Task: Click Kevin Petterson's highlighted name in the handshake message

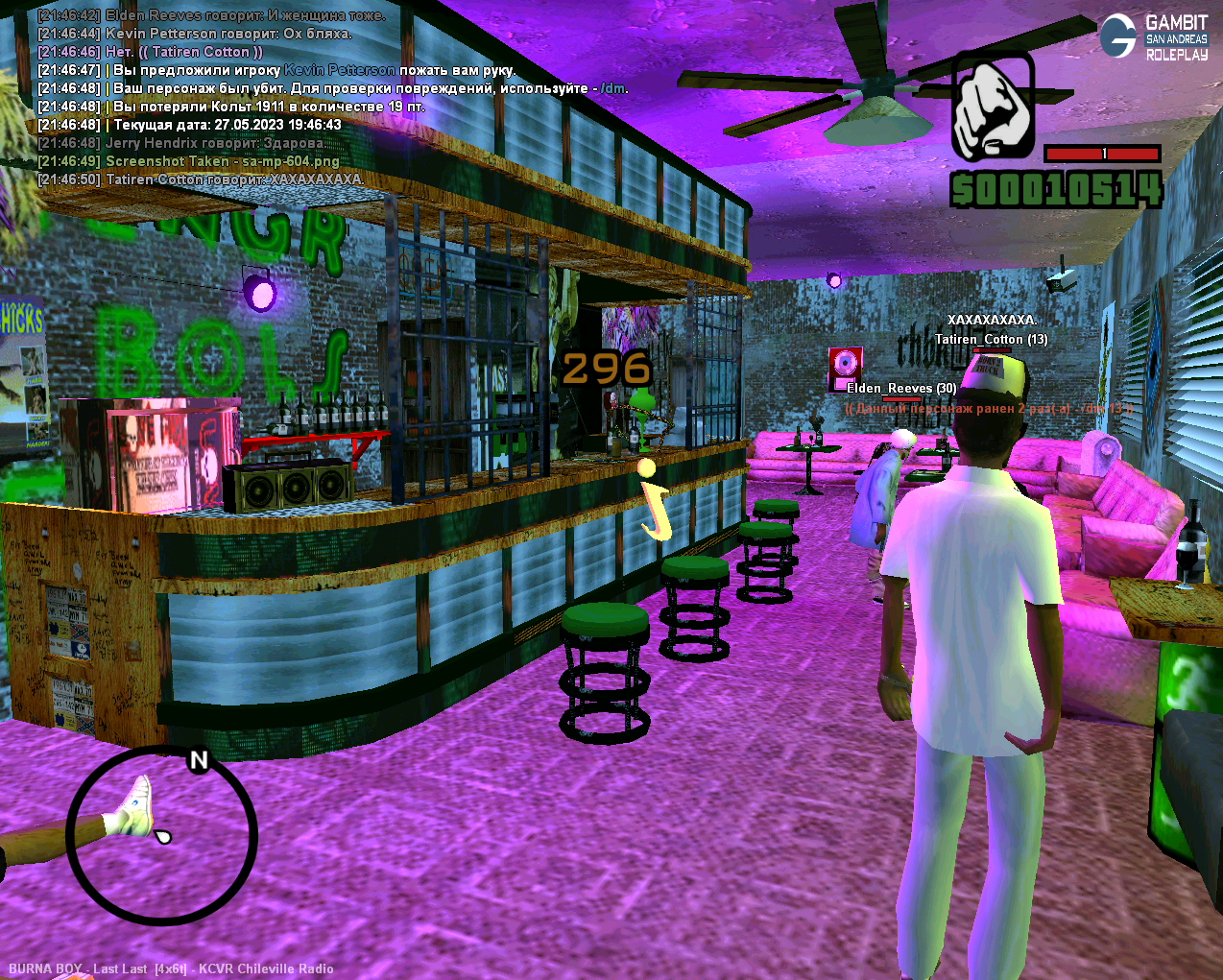Action: [339, 70]
